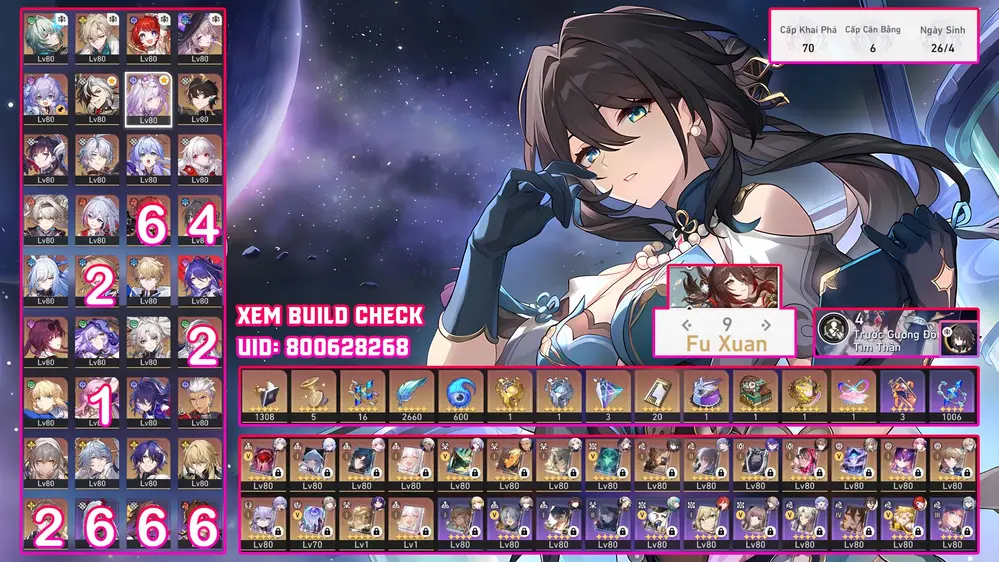Select the teal-haired character in the first roster slot
The height and width of the screenshot is (562, 999).
point(46,35)
